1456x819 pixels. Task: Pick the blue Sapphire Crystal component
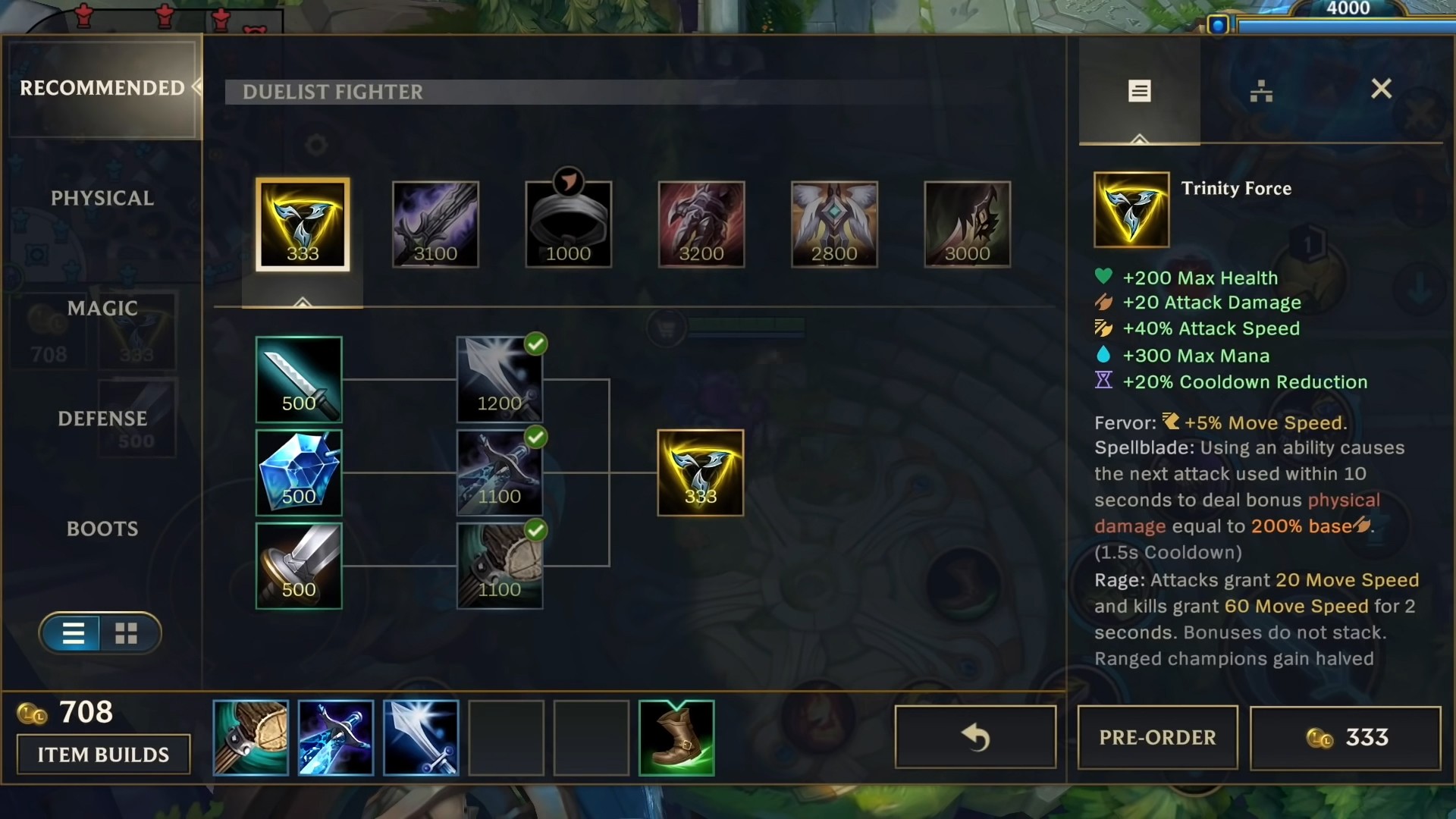[x=299, y=472]
